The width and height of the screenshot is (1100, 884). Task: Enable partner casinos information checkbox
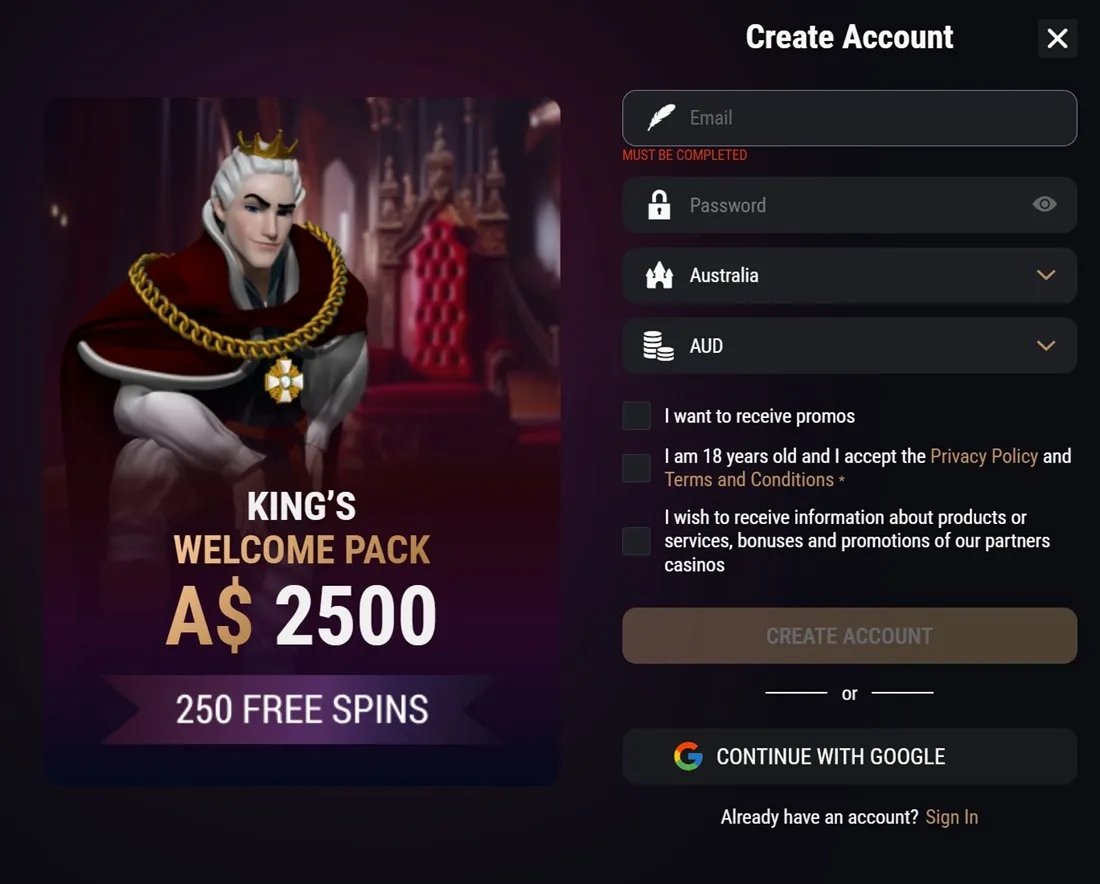[x=637, y=541]
